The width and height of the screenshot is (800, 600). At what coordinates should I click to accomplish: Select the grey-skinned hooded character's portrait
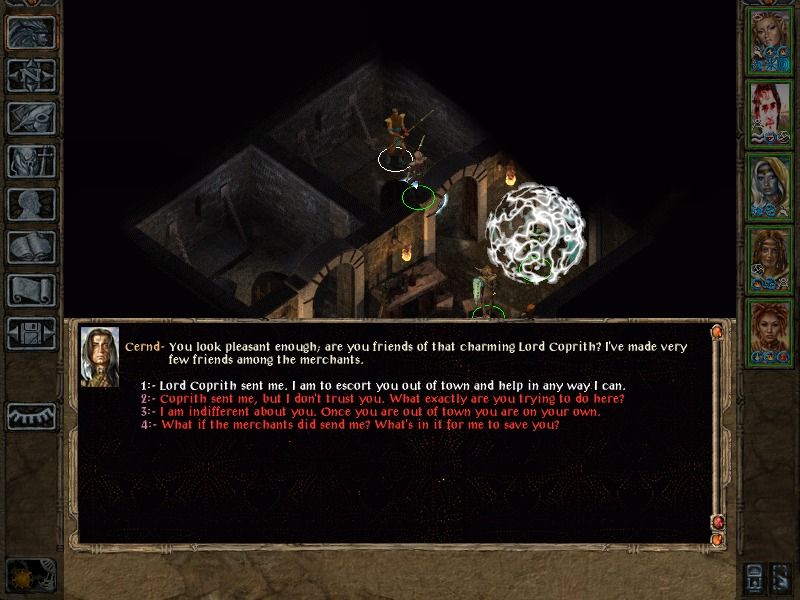click(770, 185)
